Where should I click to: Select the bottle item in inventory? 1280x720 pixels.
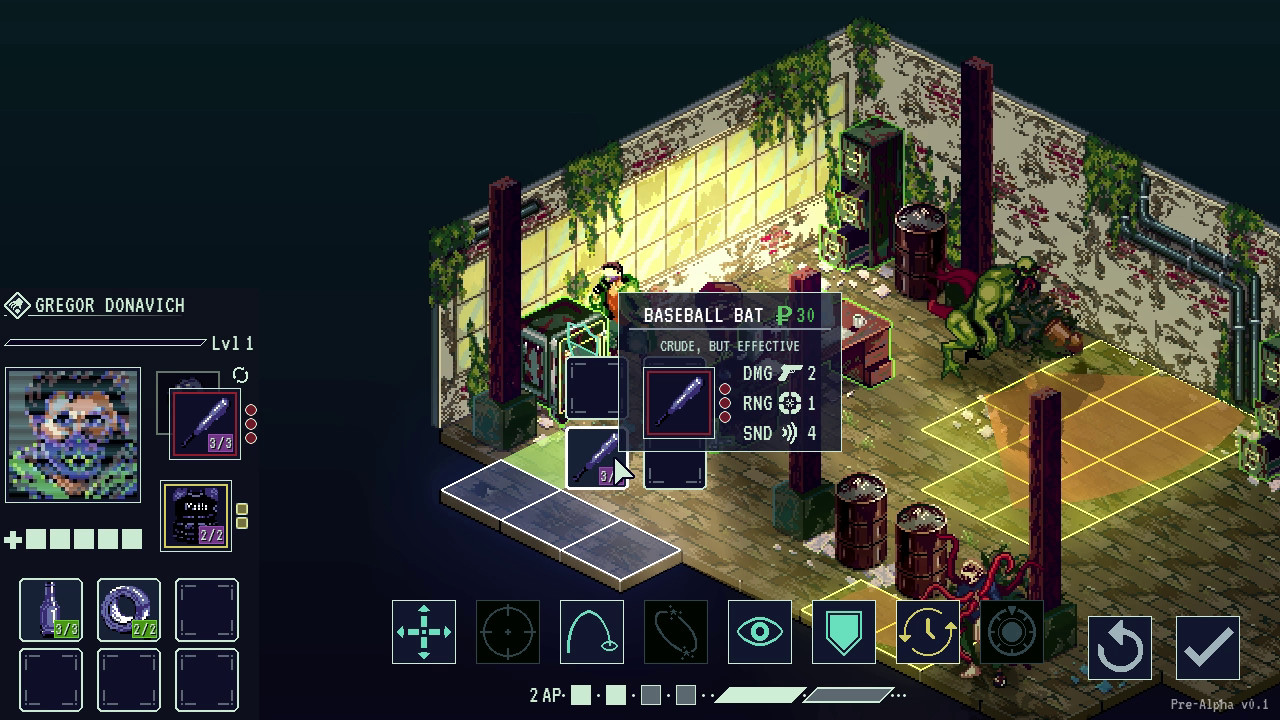51,609
